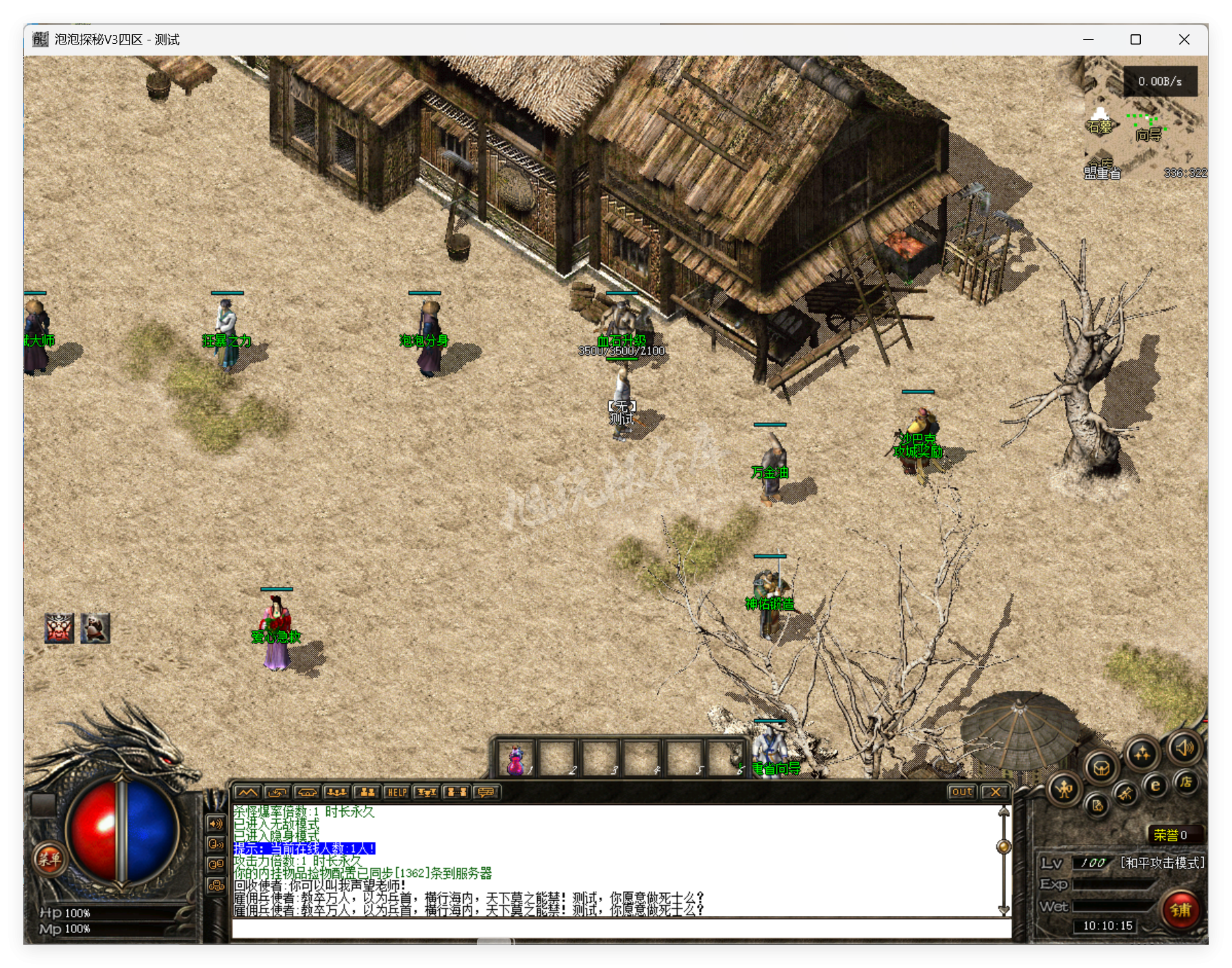Image resolution: width=1232 pixels, height=968 pixels.
Task: Open HELP from the chat toolbar
Action: pyautogui.click(x=397, y=792)
